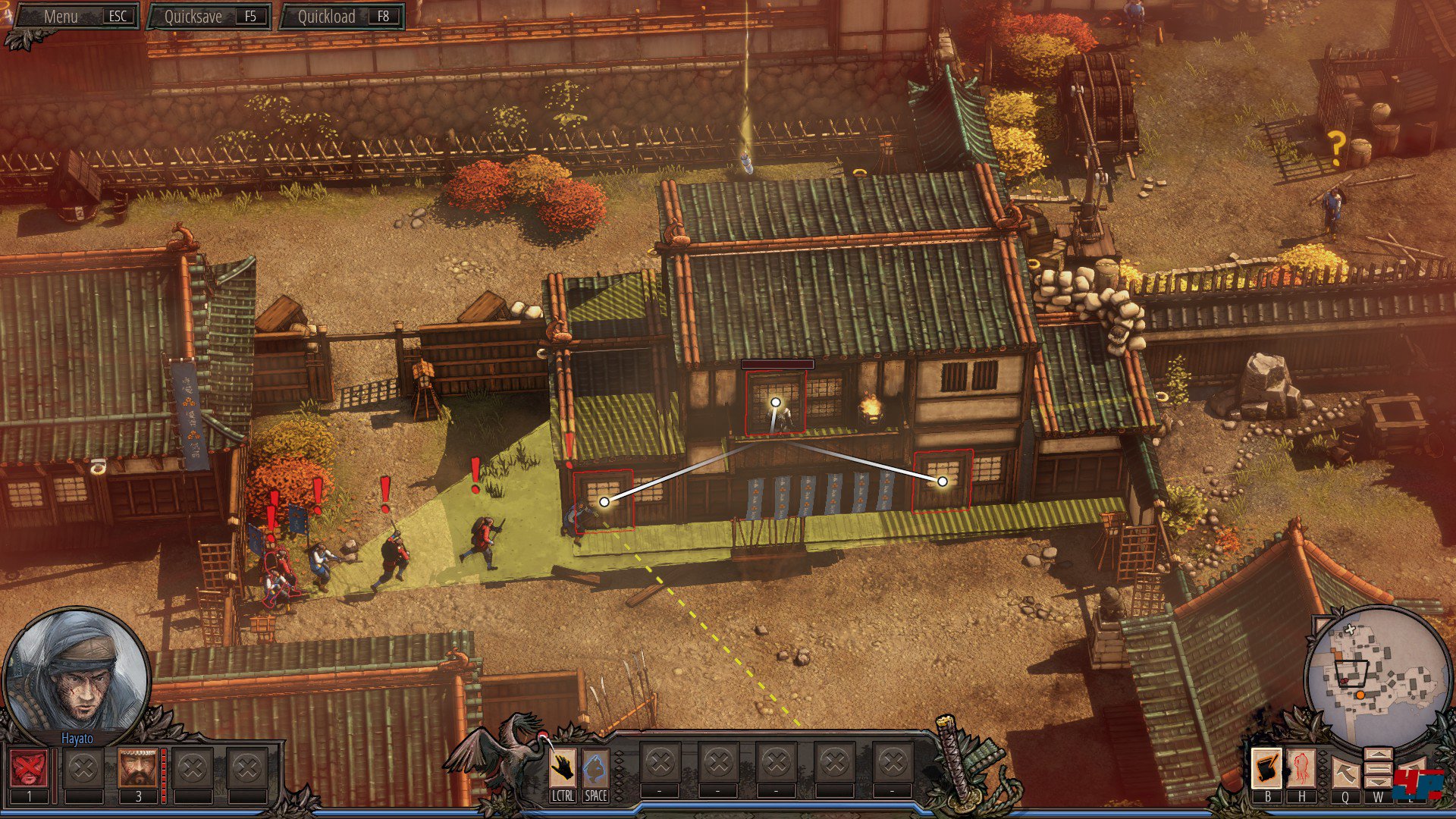
Task: Click the white cross marker on minimap
Action: pos(1350,629)
